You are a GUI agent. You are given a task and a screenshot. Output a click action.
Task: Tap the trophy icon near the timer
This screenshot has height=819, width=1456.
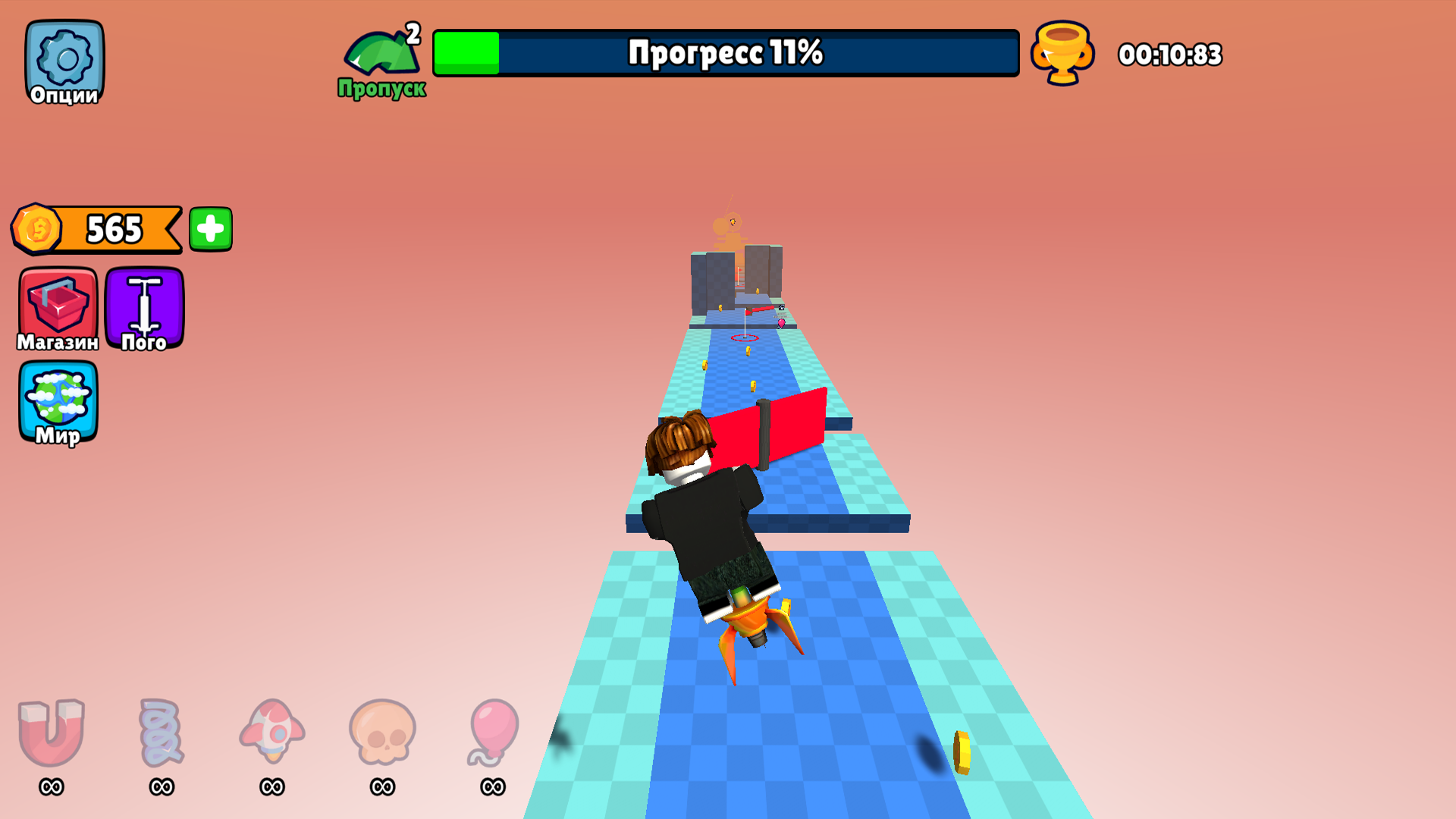(x=1061, y=53)
